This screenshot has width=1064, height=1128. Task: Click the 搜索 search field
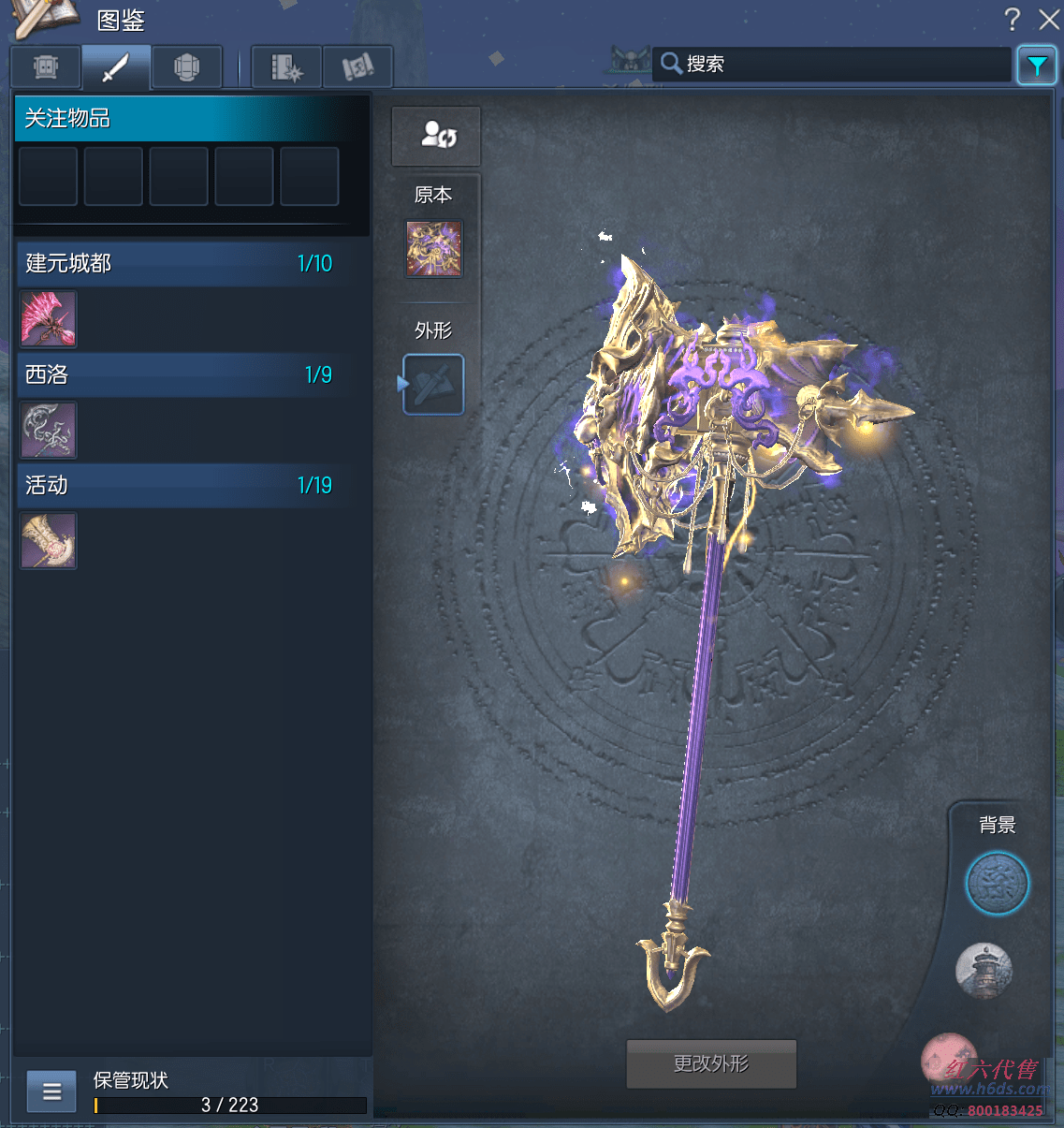coord(833,64)
